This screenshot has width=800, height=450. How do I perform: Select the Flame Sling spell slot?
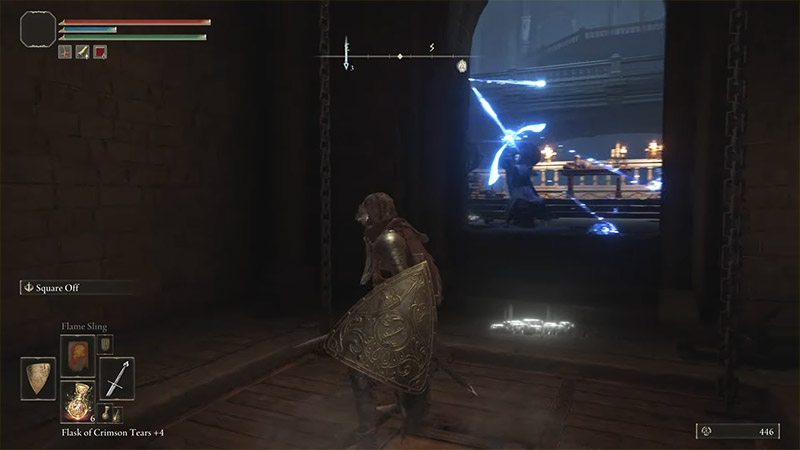click(77, 354)
